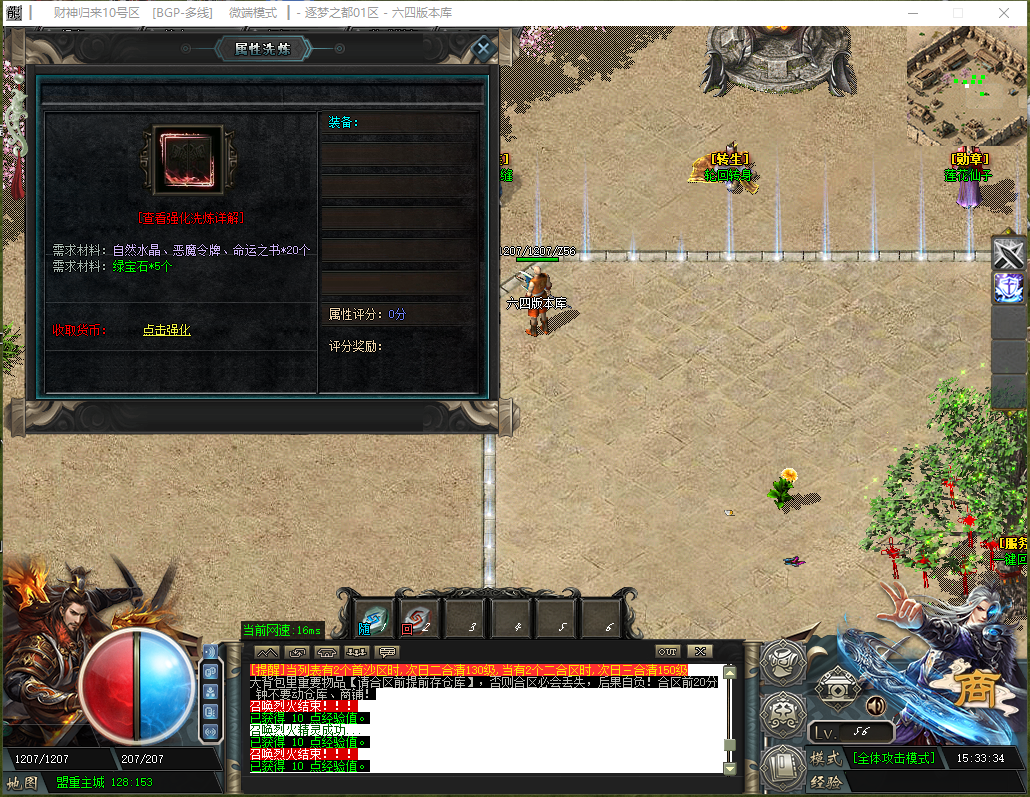
Task: Close the chat window with X button
Action: [700, 651]
